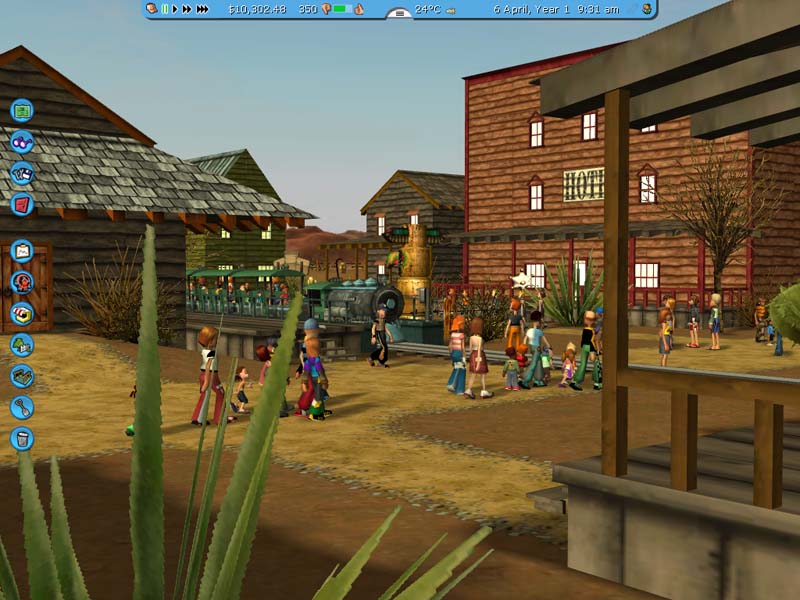Open the striped-awning shops and stalls icon
The image size is (800, 600).
pyautogui.click(x=22, y=313)
